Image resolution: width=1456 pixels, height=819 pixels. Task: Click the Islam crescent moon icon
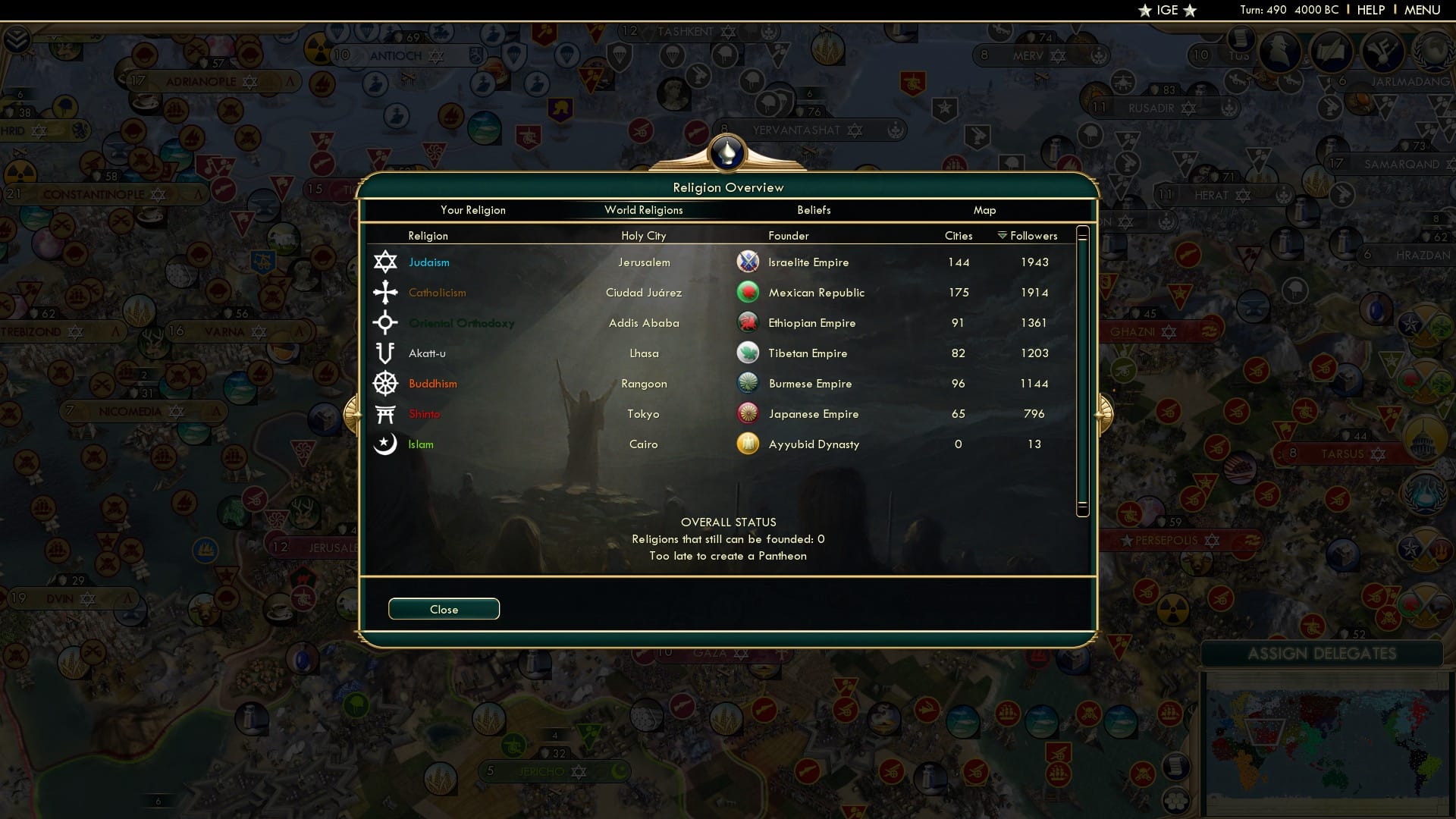tap(386, 444)
